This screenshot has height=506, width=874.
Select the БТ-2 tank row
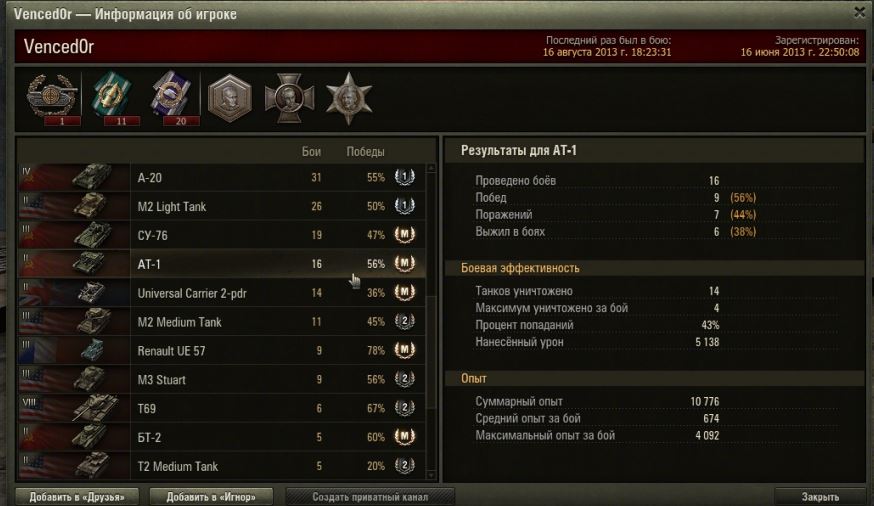pos(220,437)
